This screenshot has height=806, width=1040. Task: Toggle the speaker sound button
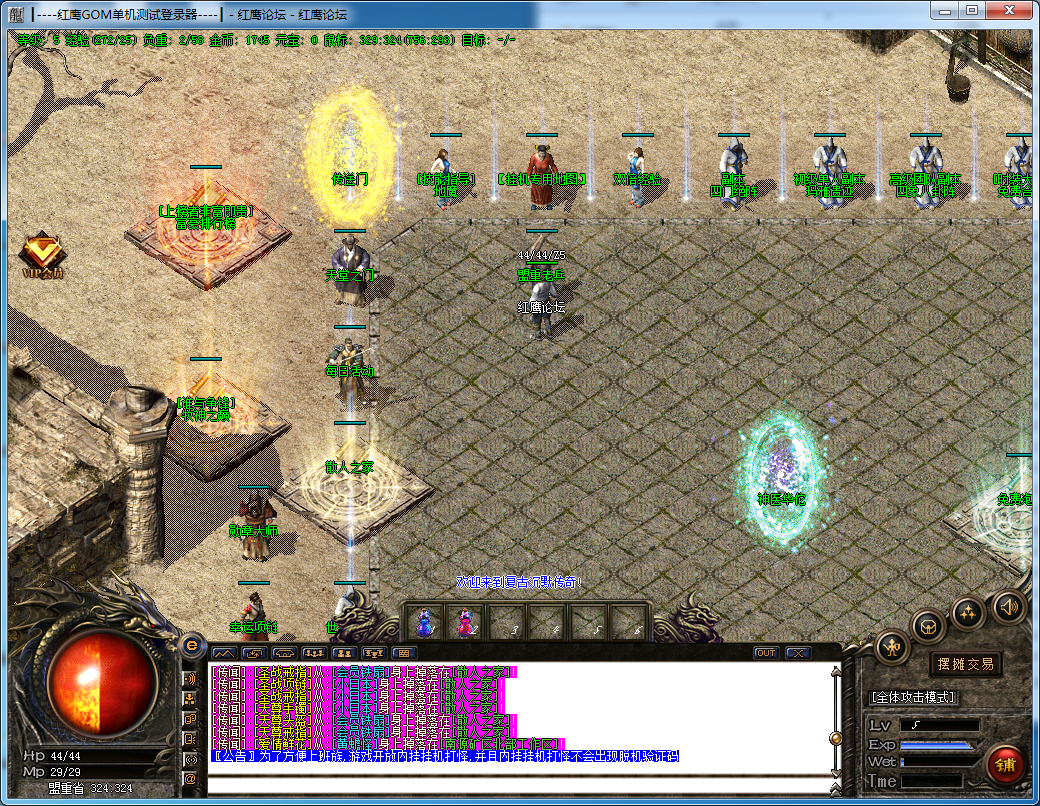point(1009,606)
